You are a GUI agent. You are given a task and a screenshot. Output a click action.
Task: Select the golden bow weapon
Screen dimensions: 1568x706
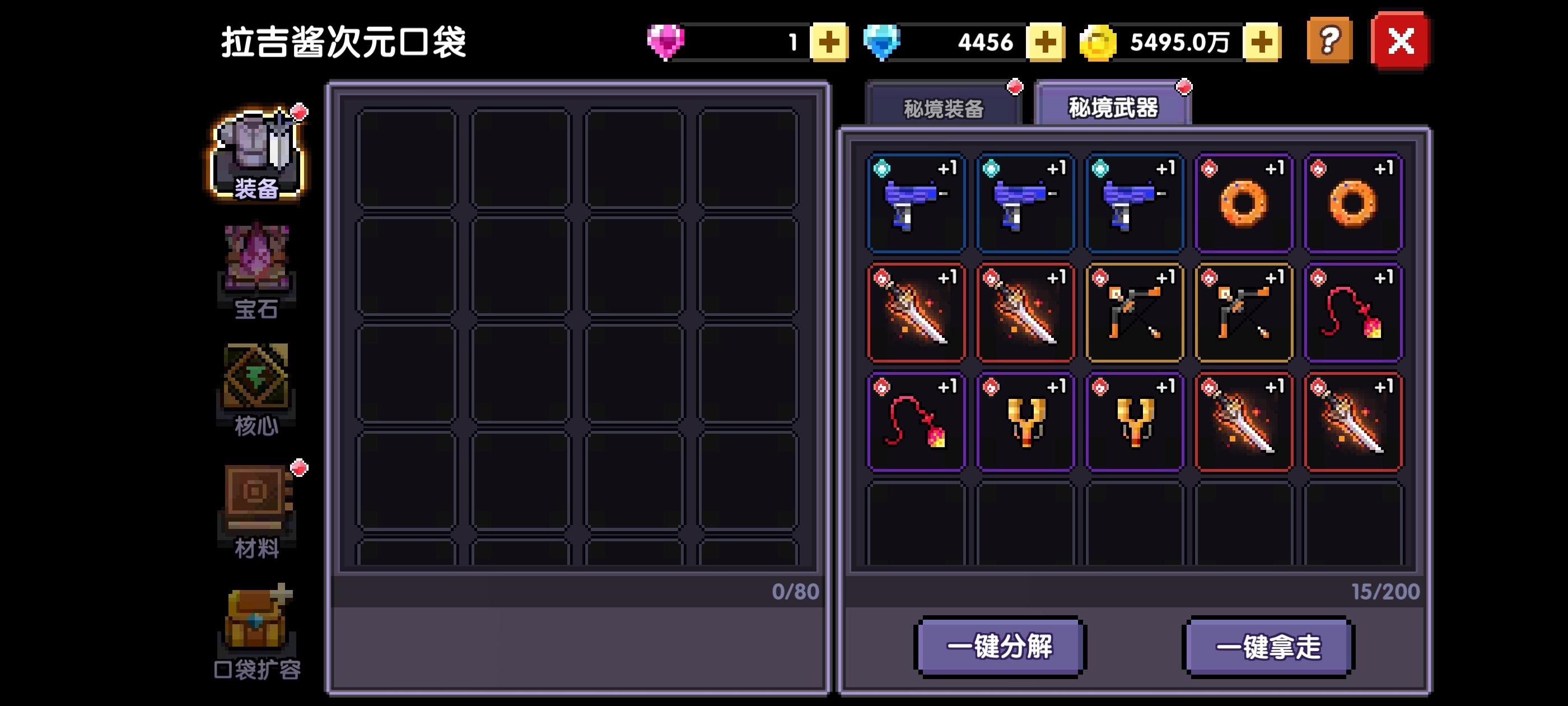coord(1135,313)
